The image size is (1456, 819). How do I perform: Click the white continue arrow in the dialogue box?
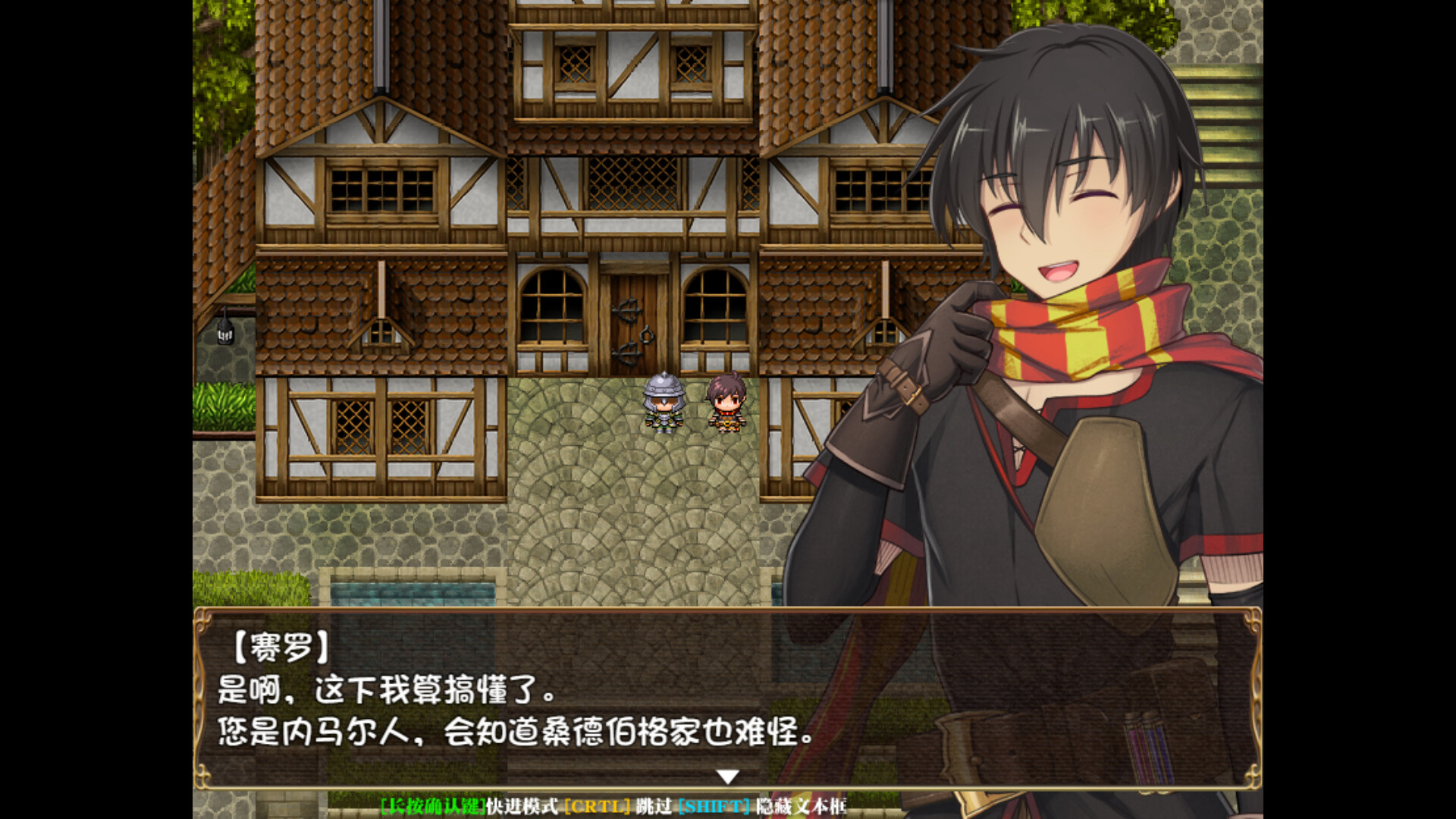click(x=727, y=777)
